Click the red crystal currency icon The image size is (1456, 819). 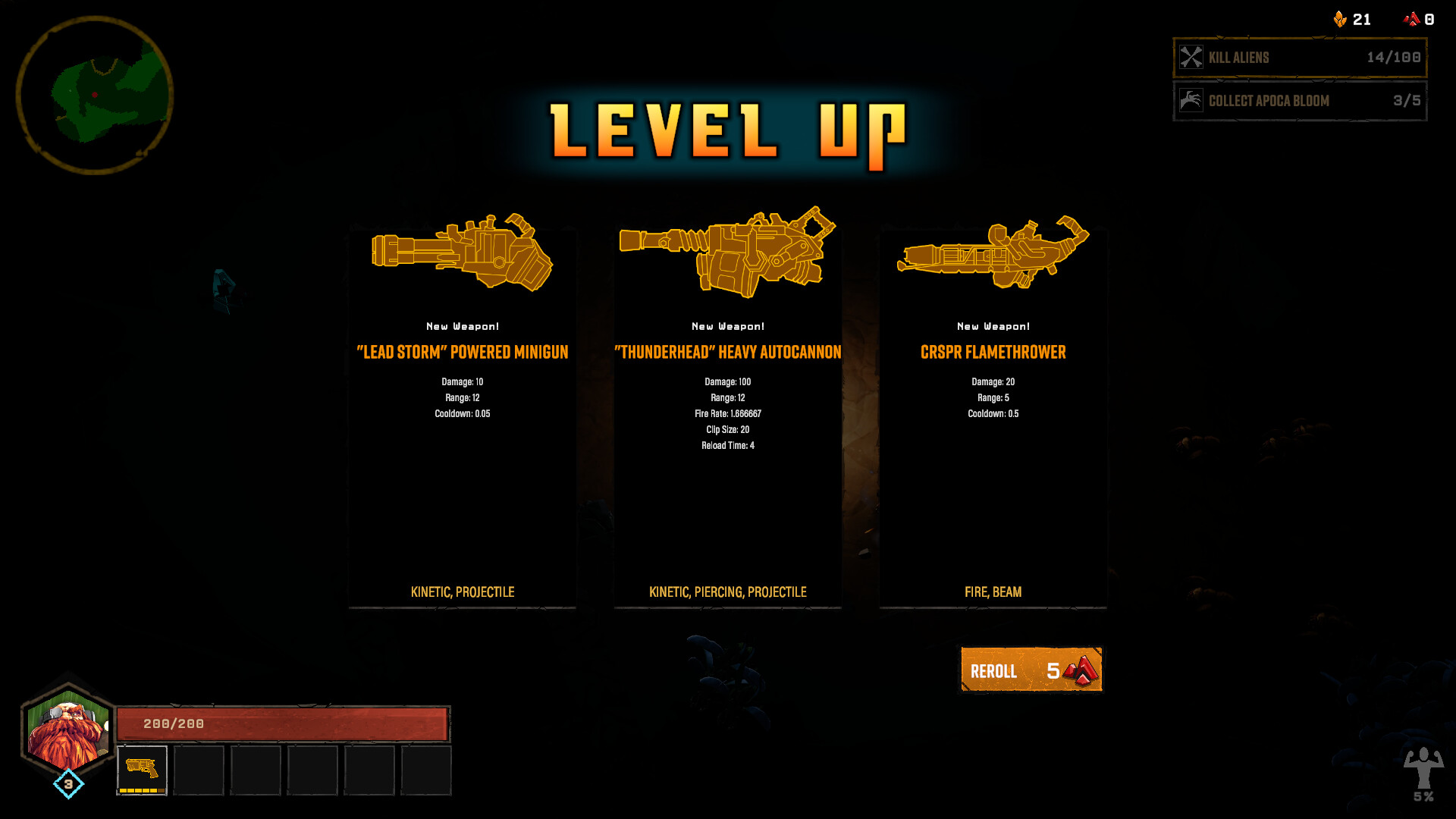coord(1413,19)
